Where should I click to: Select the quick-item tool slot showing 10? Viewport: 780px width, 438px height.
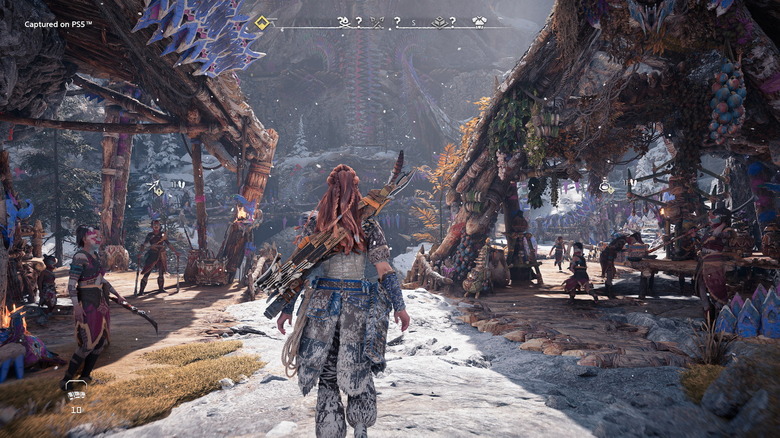point(76,392)
